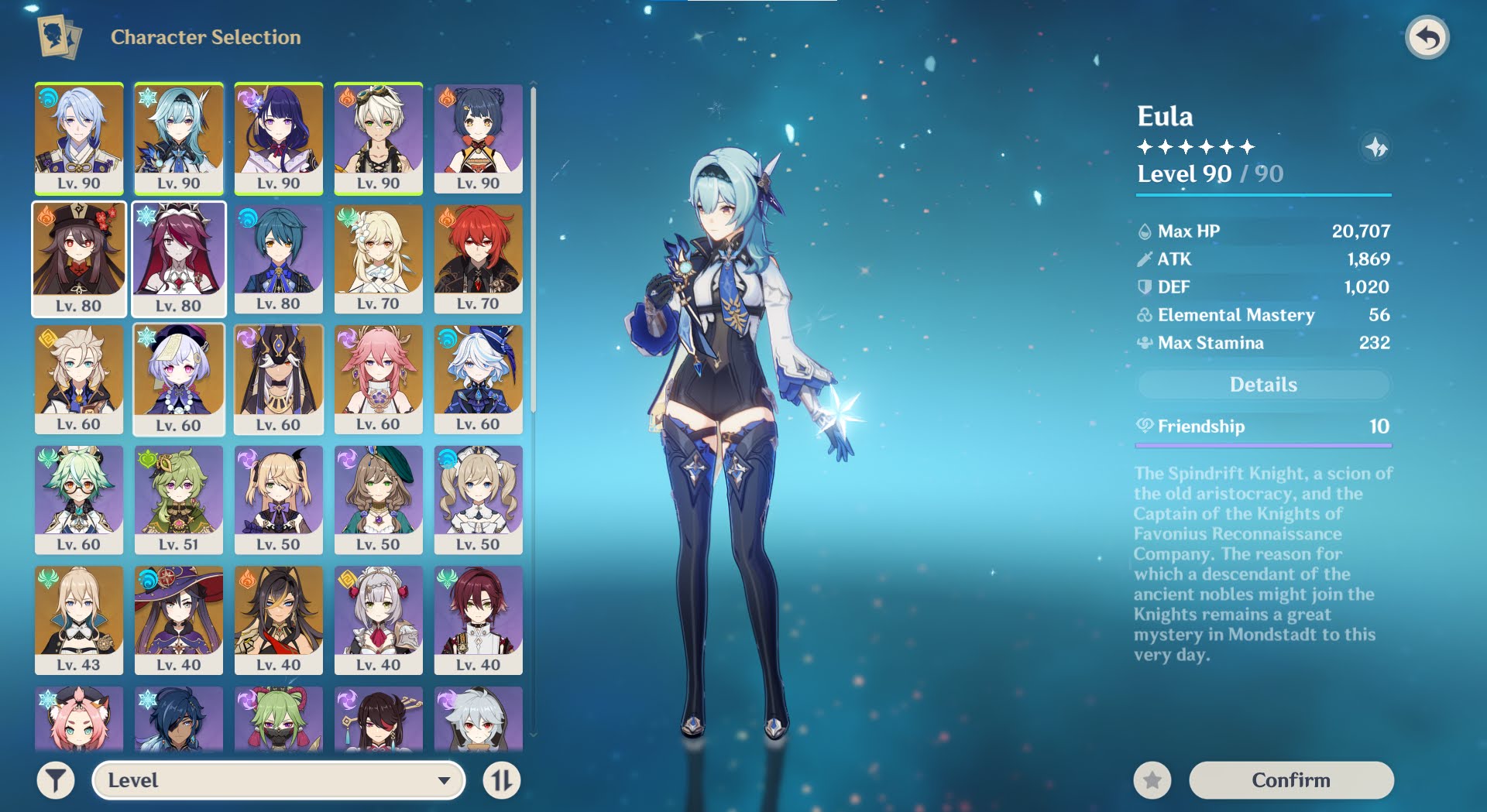
Task: Confirm the character selection
Action: (x=1291, y=779)
